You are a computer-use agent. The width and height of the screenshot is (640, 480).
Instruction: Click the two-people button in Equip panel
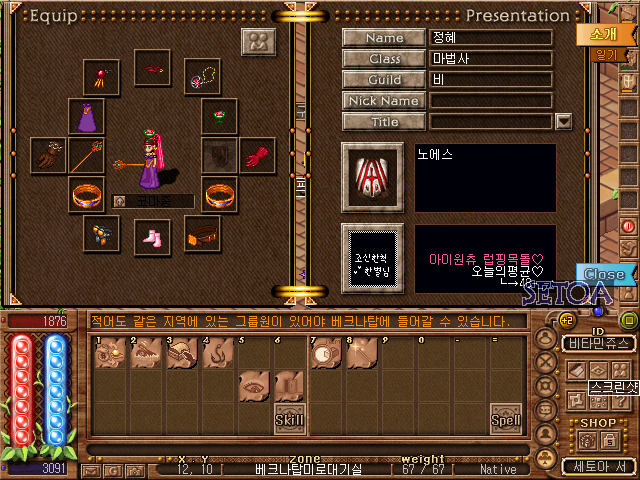[x=258, y=43]
